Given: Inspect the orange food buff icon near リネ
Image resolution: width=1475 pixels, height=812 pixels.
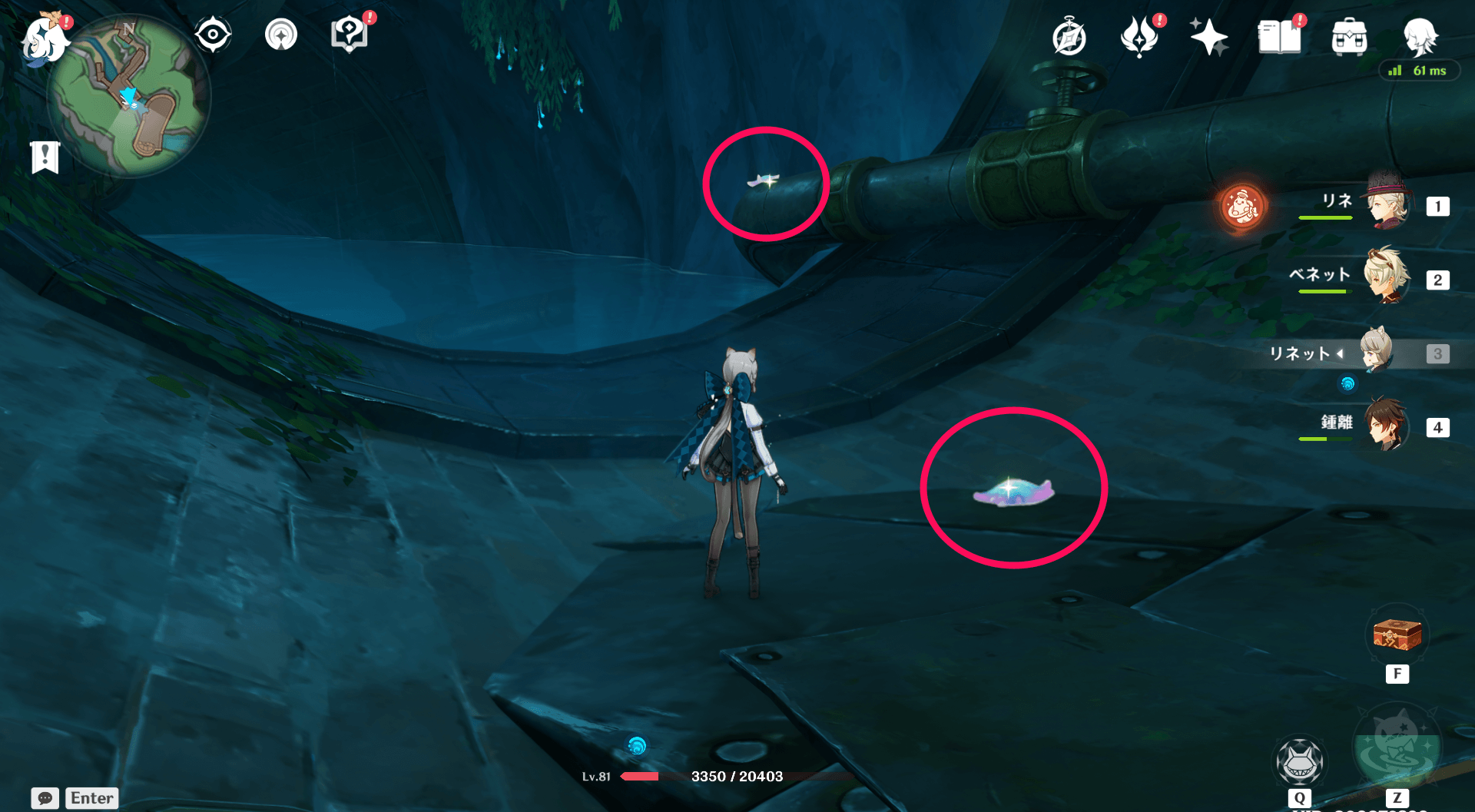Looking at the screenshot, I should 1242,206.
